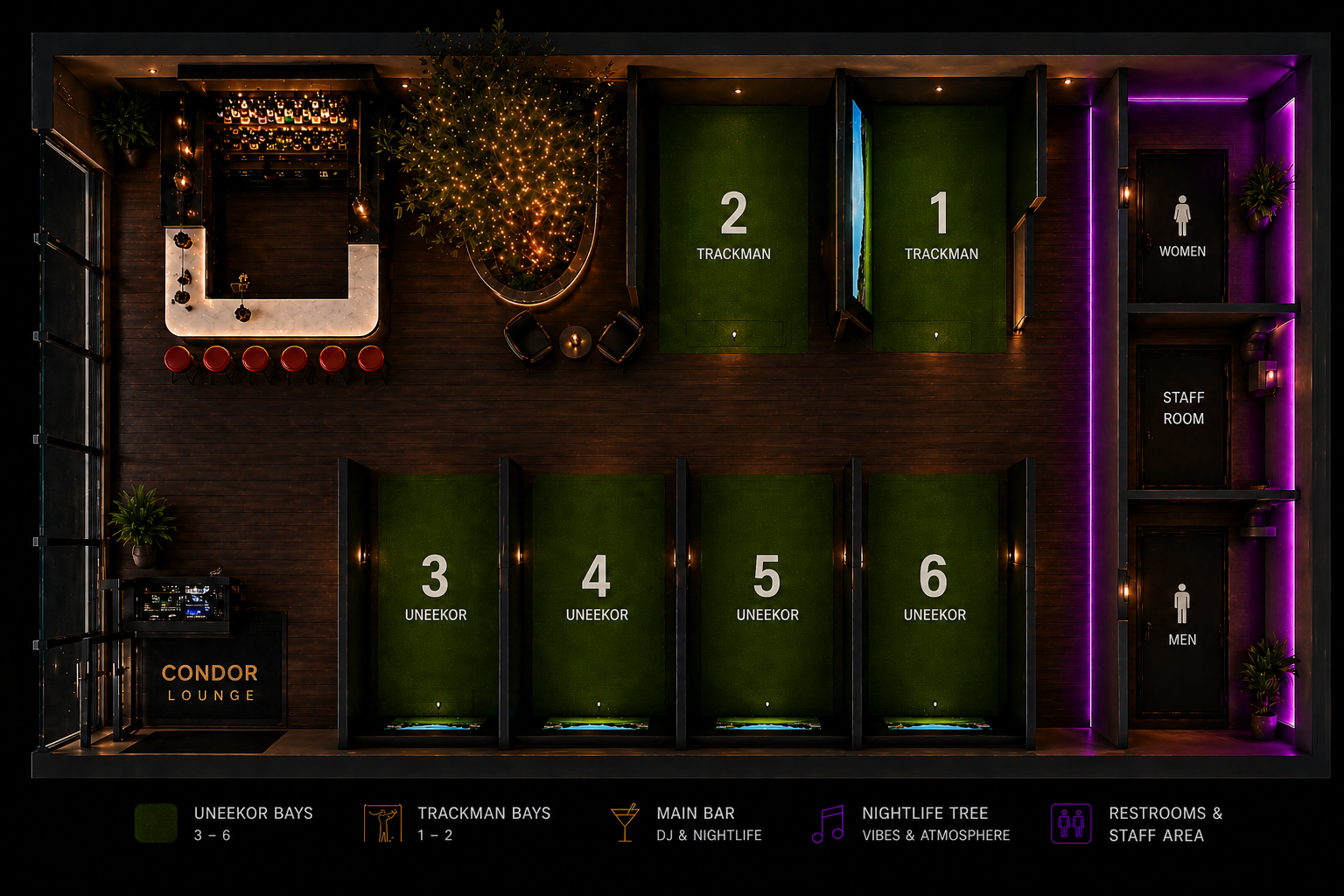Pick Uneekor bay 4
Viewport: 1344px width, 896px height.
[x=596, y=588]
